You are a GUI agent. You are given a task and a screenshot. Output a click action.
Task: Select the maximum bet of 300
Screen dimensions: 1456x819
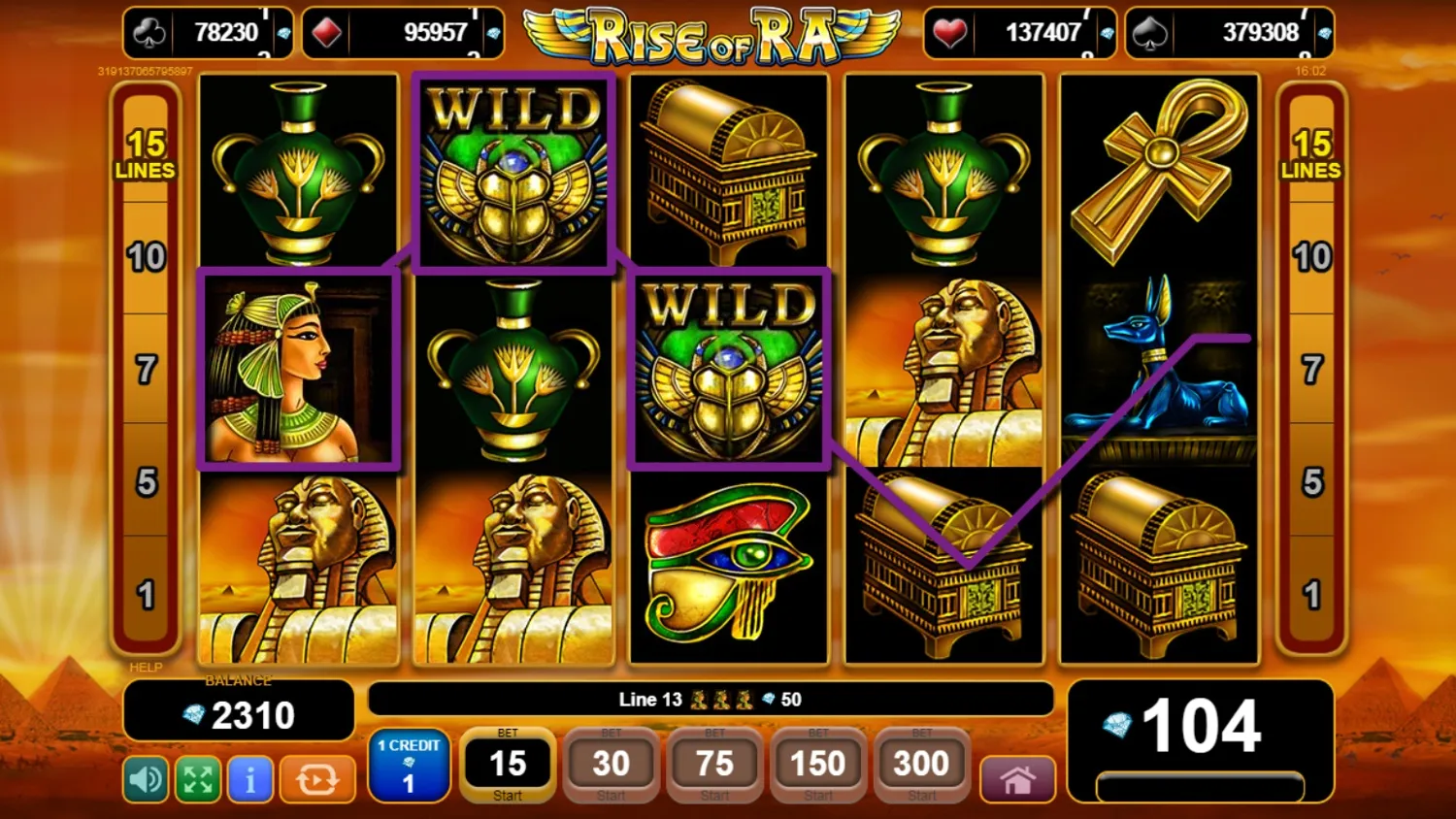pos(920,765)
